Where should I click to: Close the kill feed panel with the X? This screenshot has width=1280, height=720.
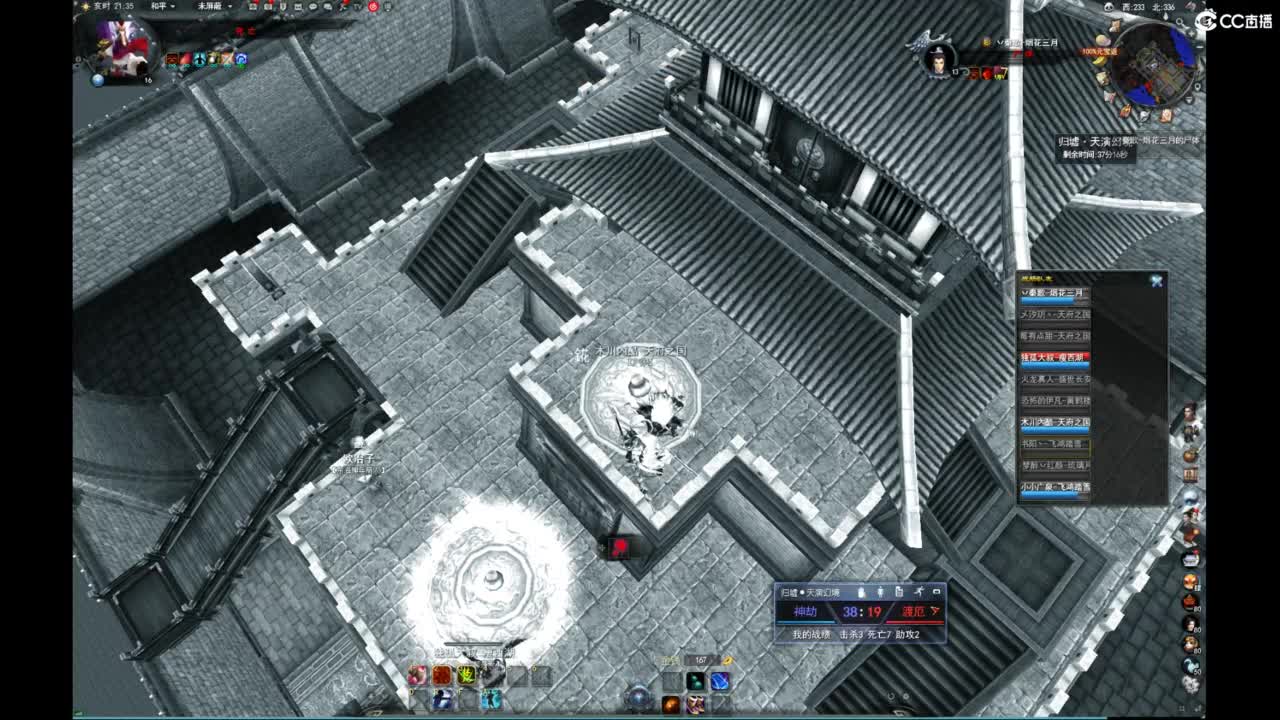(1159, 280)
